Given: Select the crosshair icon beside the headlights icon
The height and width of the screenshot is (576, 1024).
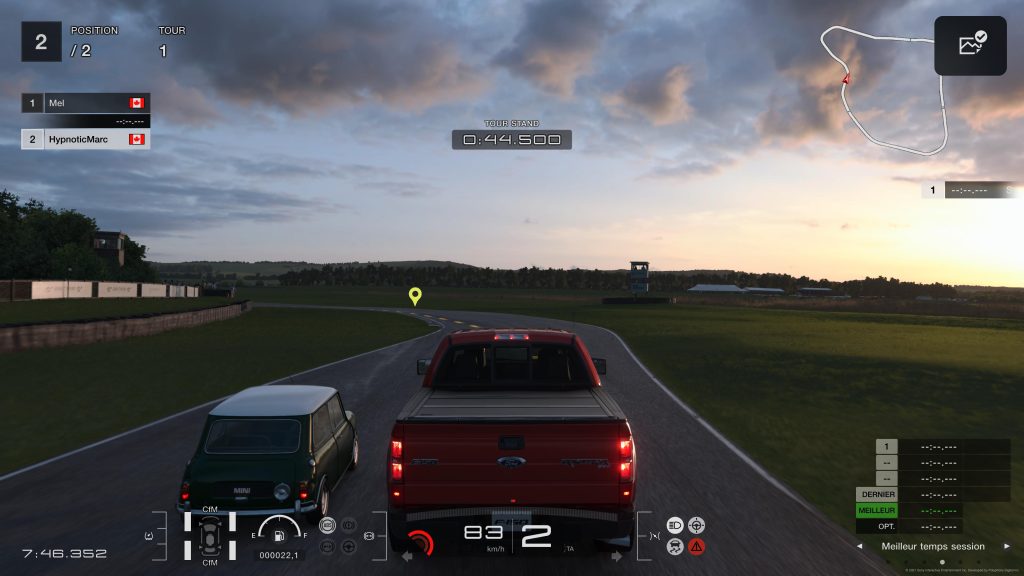Looking at the screenshot, I should coord(696,524).
